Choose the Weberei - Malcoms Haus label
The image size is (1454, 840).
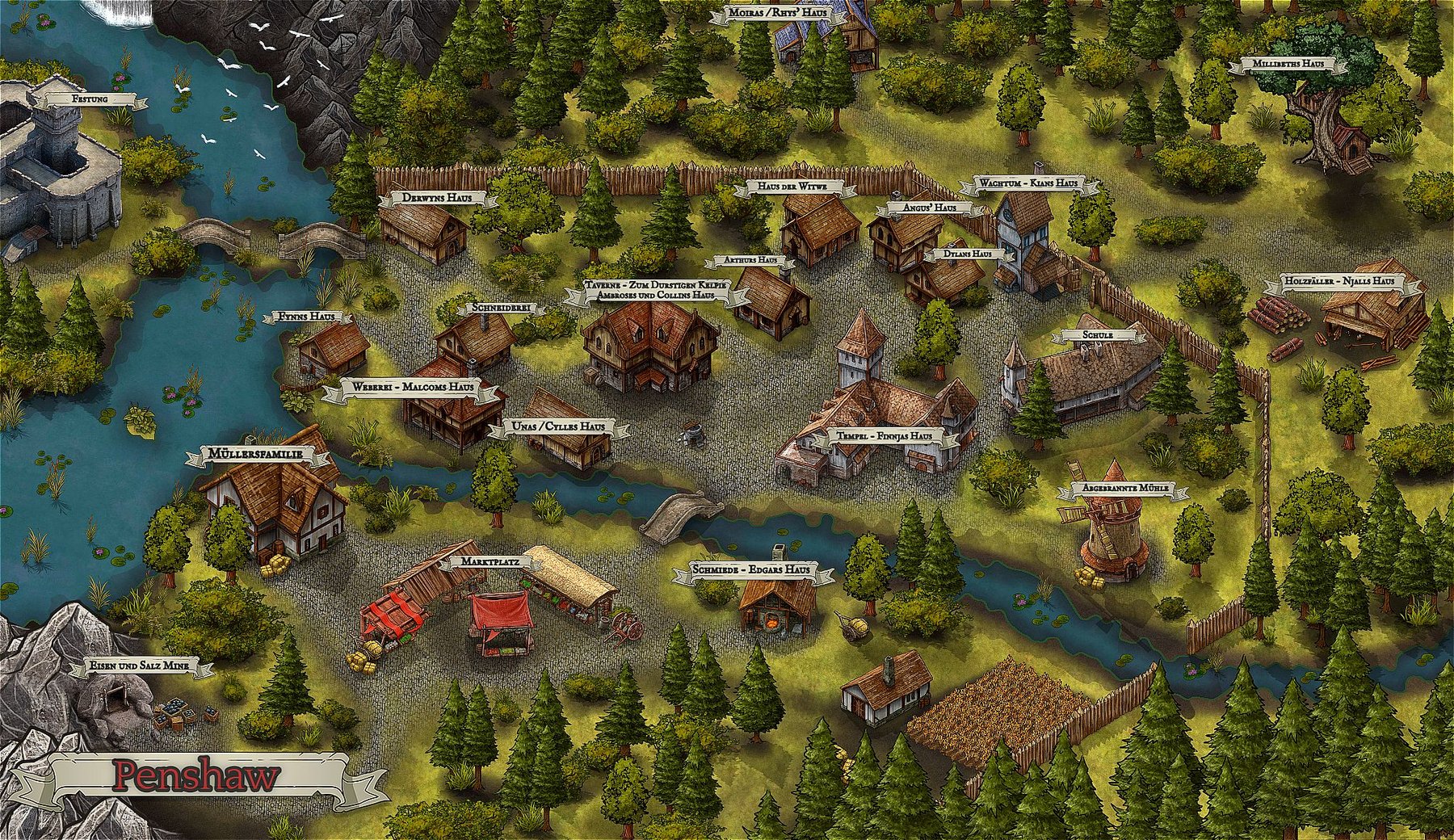click(412, 388)
